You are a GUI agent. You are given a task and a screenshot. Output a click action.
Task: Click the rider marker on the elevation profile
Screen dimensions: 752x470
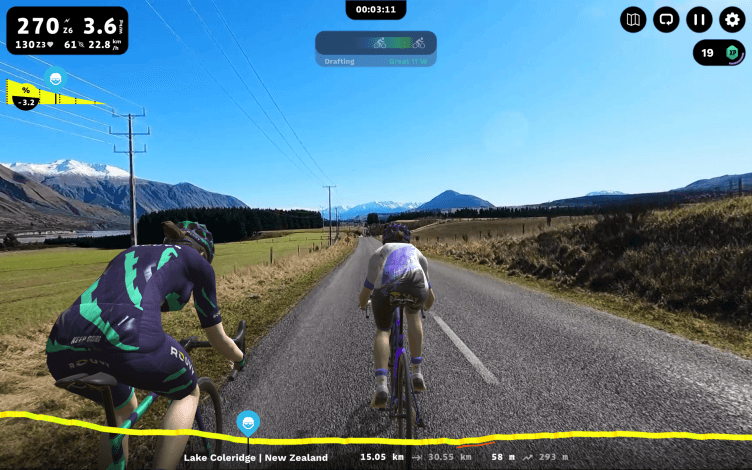(247, 423)
